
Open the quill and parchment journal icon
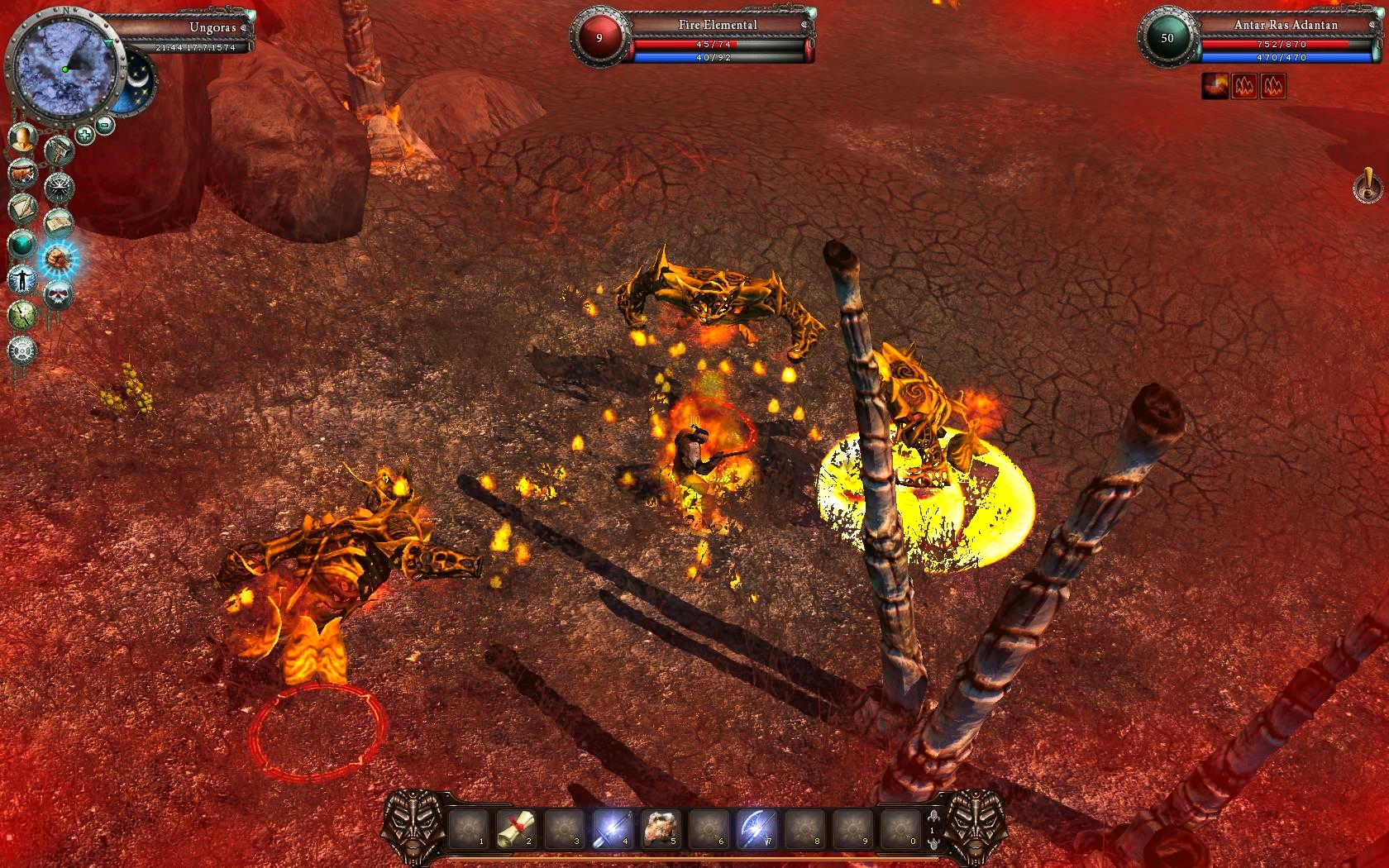(x=22, y=209)
